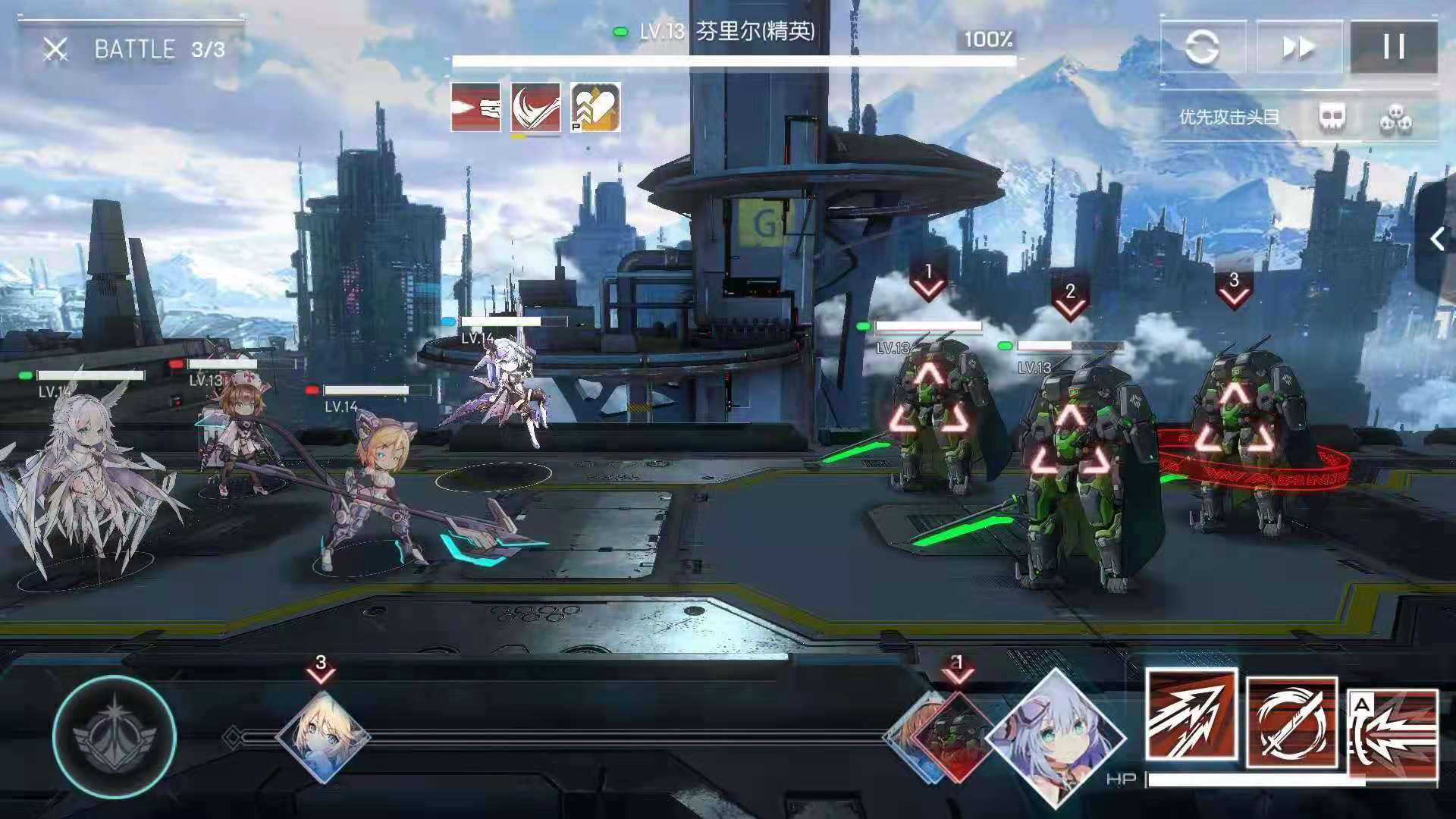Inspect the boss's red claw slash icon

[535, 108]
